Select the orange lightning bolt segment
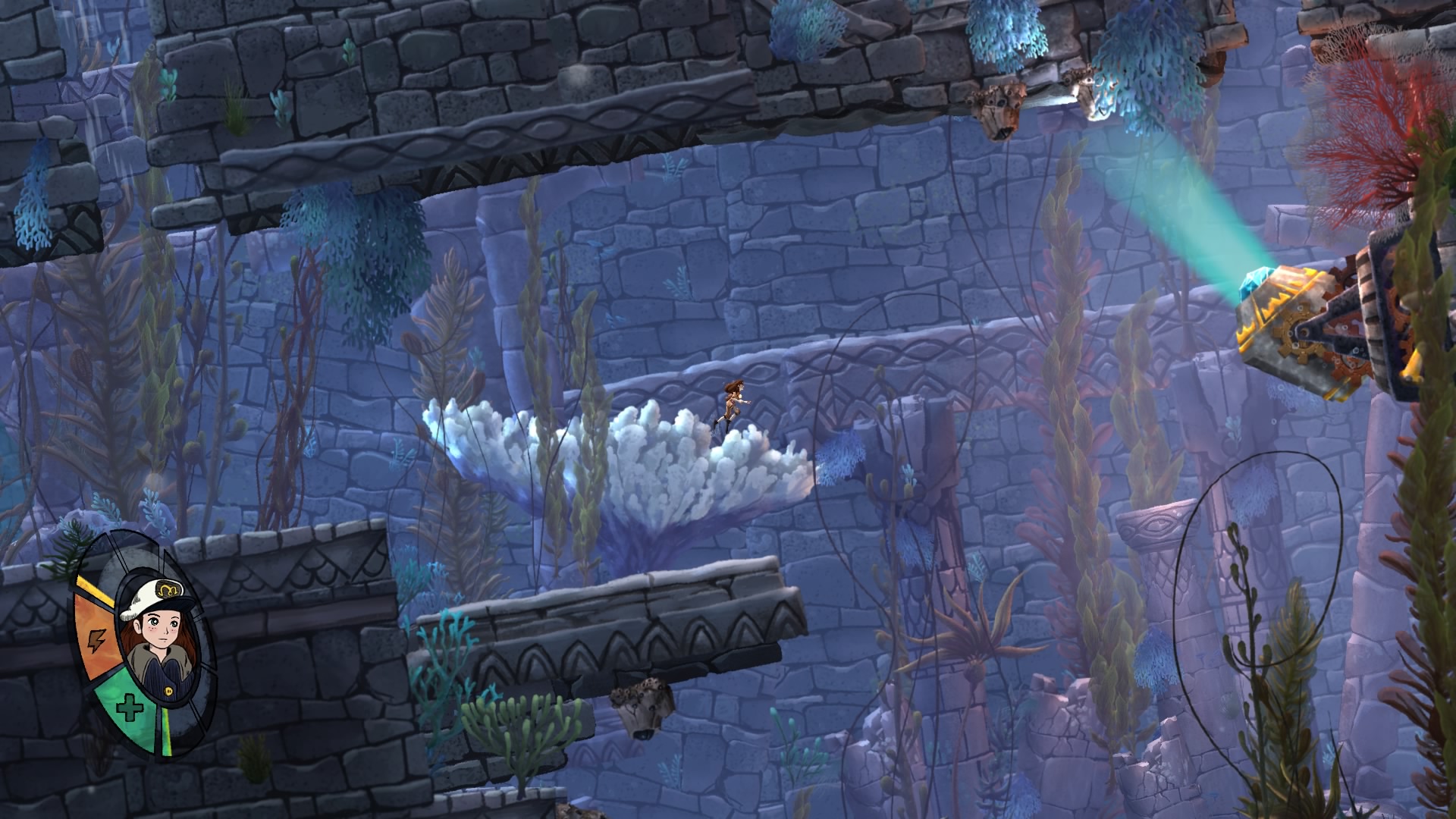This screenshot has width=1456, height=819. click(x=96, y=639)
